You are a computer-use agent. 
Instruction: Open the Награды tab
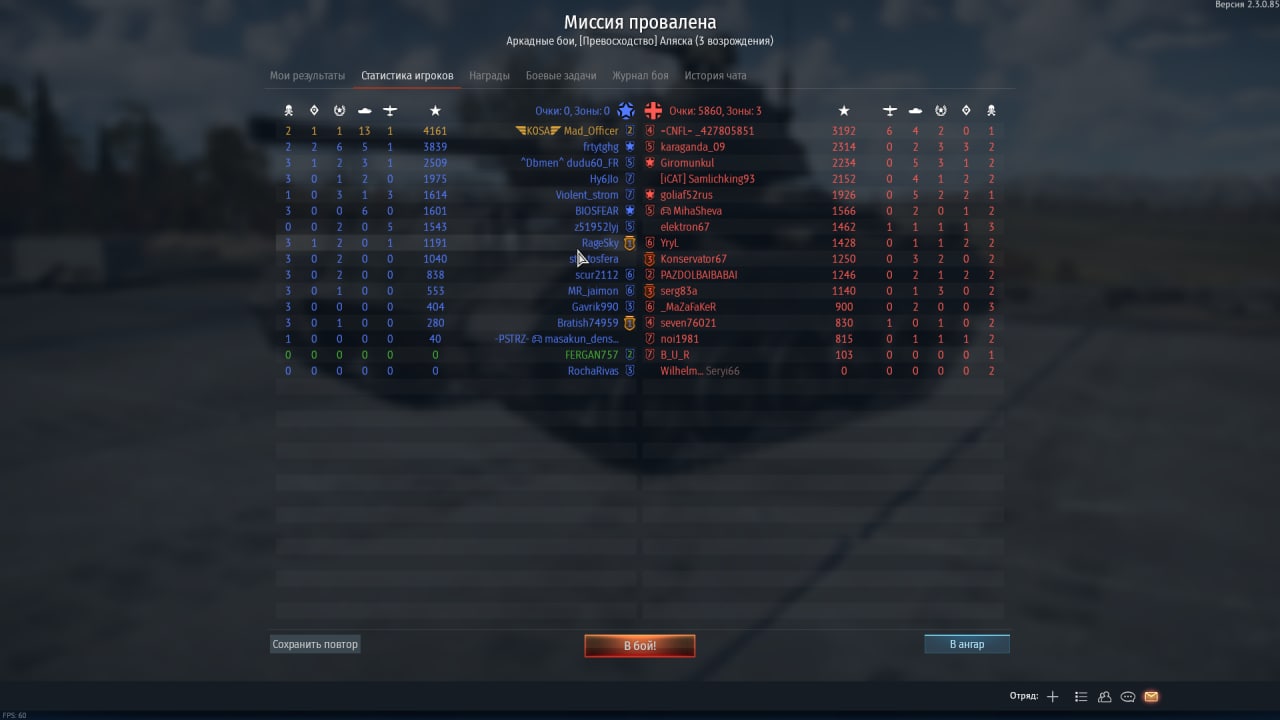click(x=489, y=76)
